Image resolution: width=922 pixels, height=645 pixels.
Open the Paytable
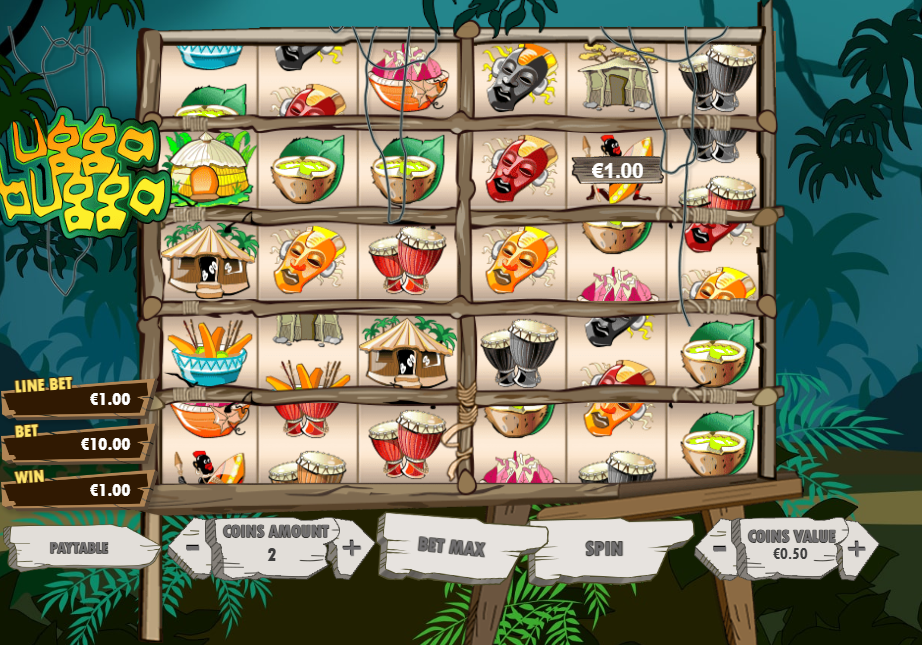point(79,548)
